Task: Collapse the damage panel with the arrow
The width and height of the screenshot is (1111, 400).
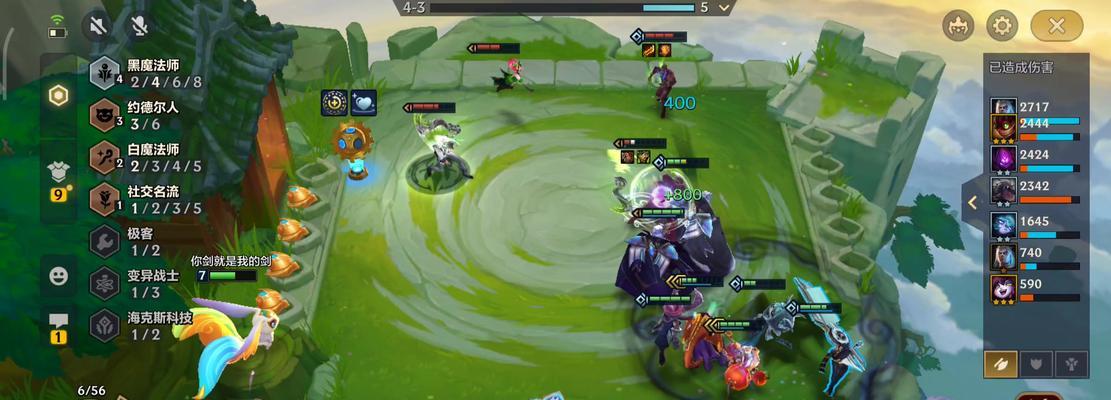Action: tap(972, 202)
